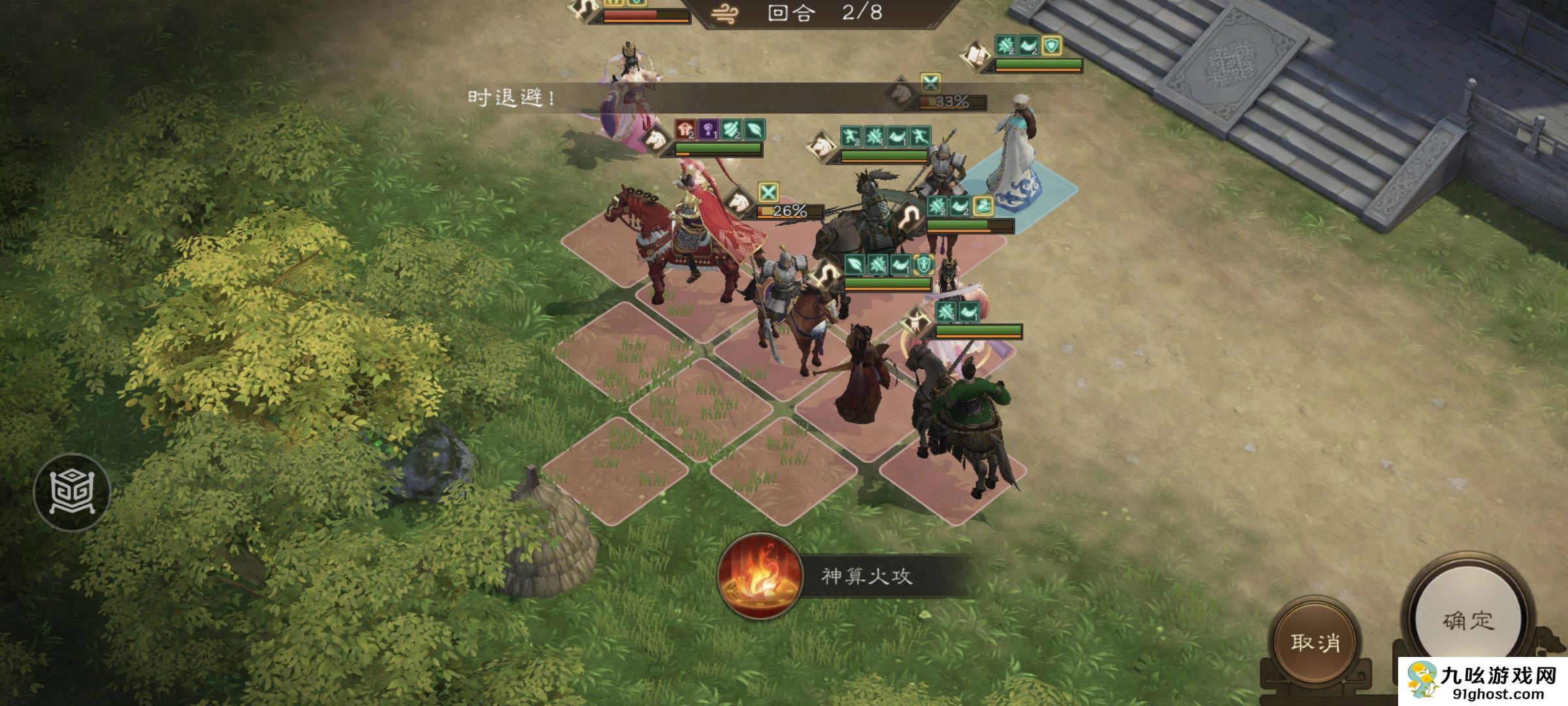Click the golden shield buff icon on the spearwoman

pyautogui.click(x=923, y=263)
